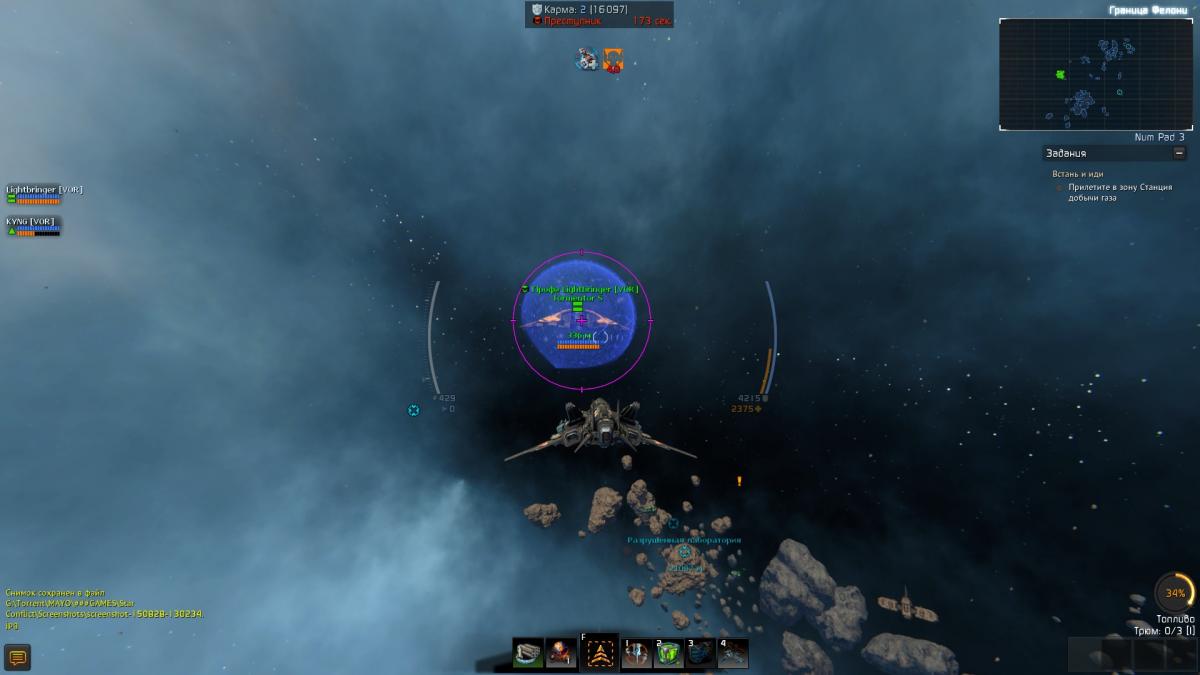Click the sector minimap
Screen dimensions: 1200x675
tap(1095, 74)
